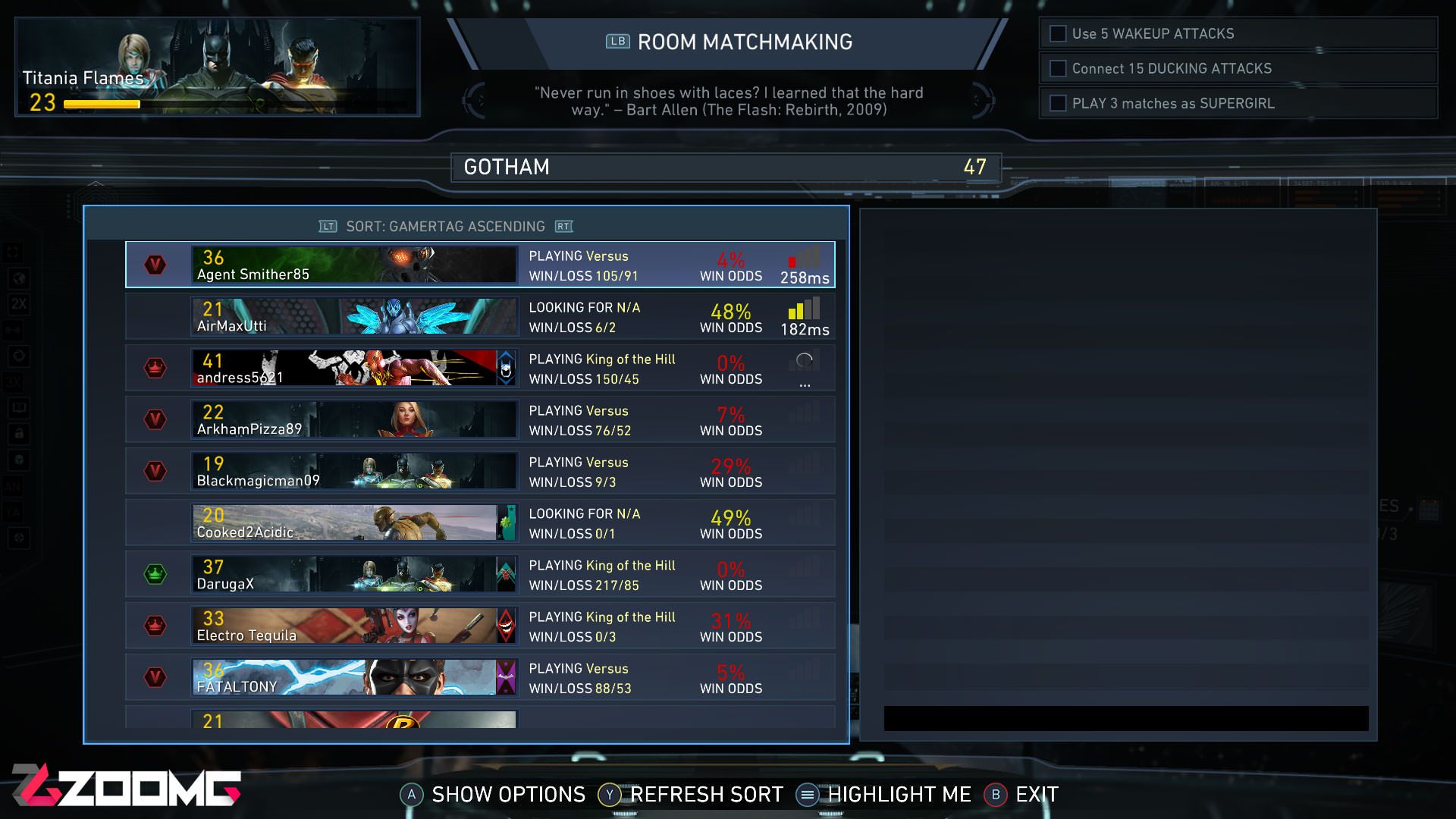Select Blackmagicman09 player entry

click(479, 471)
